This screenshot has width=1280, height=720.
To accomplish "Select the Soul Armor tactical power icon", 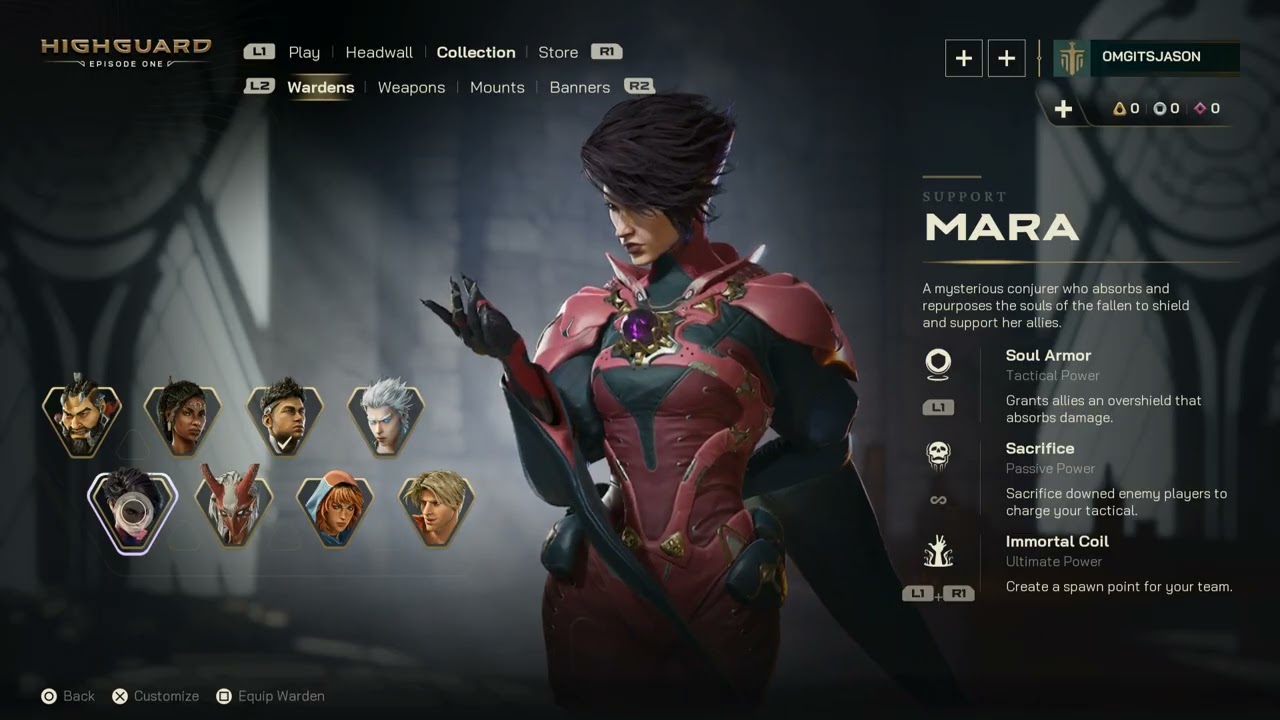I will pos(938,363).
